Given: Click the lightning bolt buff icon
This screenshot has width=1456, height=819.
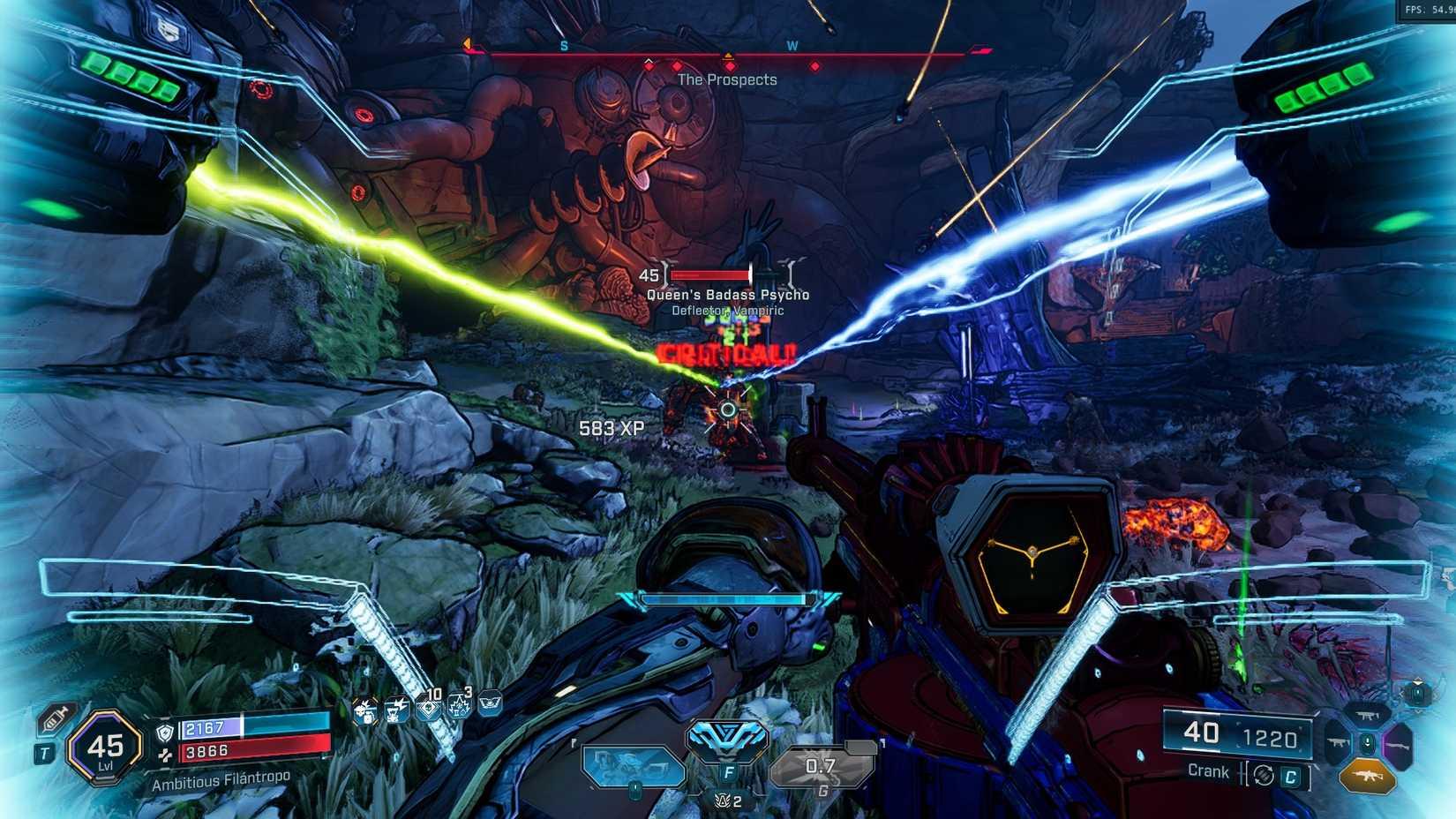Looking at the screenshot, I should (x=396, y=709).
